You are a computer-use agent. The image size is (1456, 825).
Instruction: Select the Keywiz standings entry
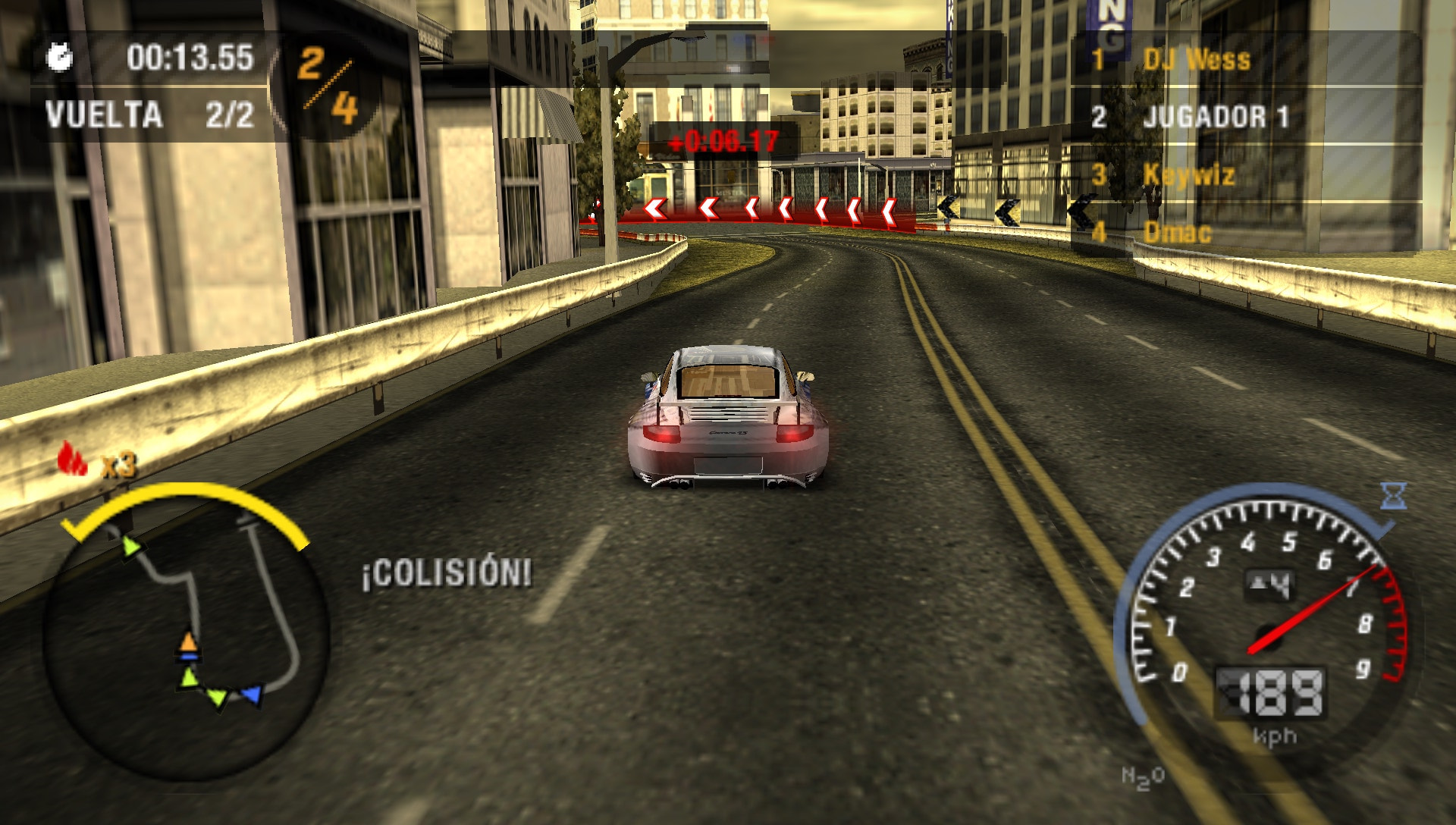1189,174
